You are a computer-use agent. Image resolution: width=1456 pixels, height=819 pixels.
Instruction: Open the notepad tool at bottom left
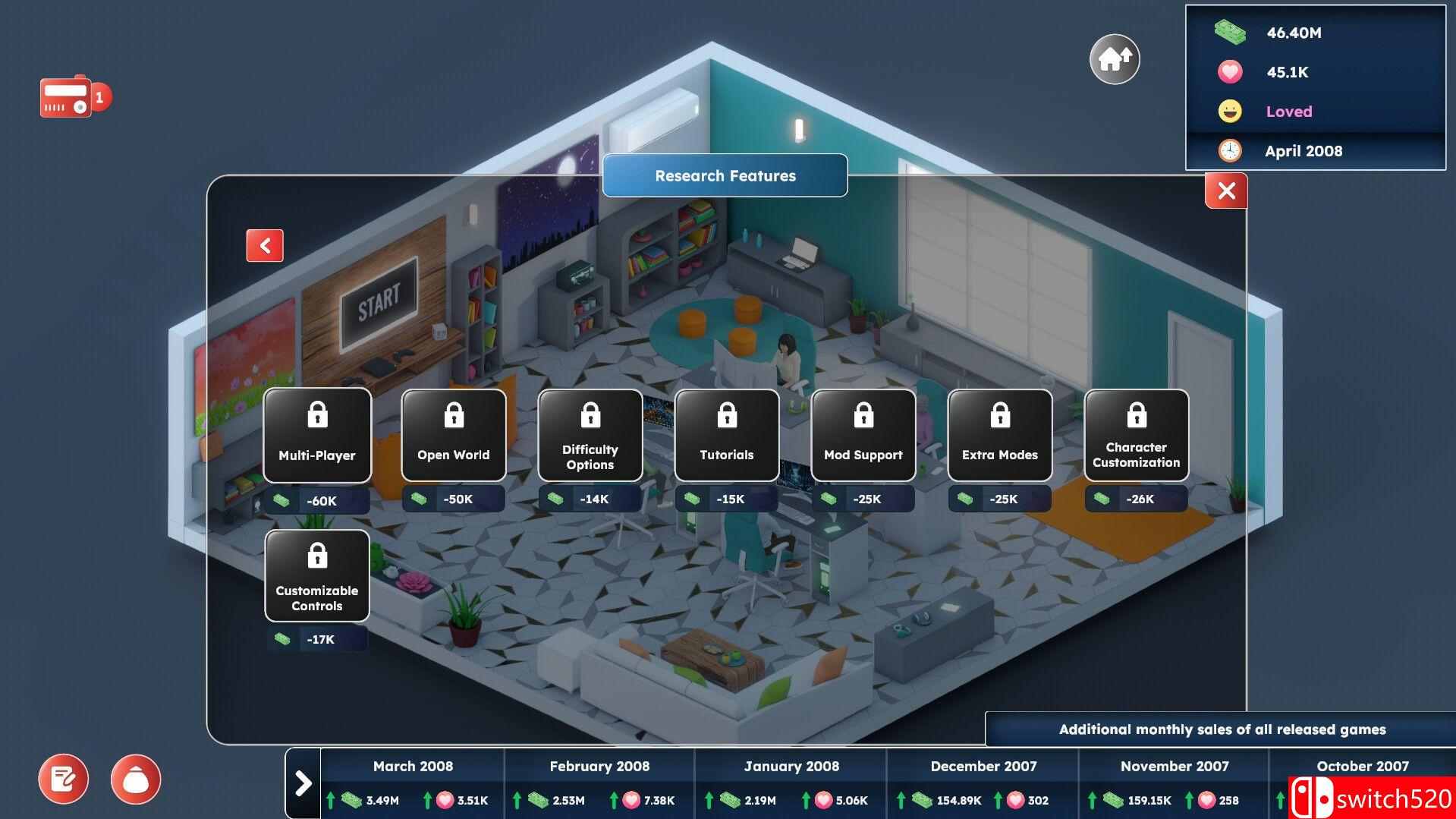(64, 779)
